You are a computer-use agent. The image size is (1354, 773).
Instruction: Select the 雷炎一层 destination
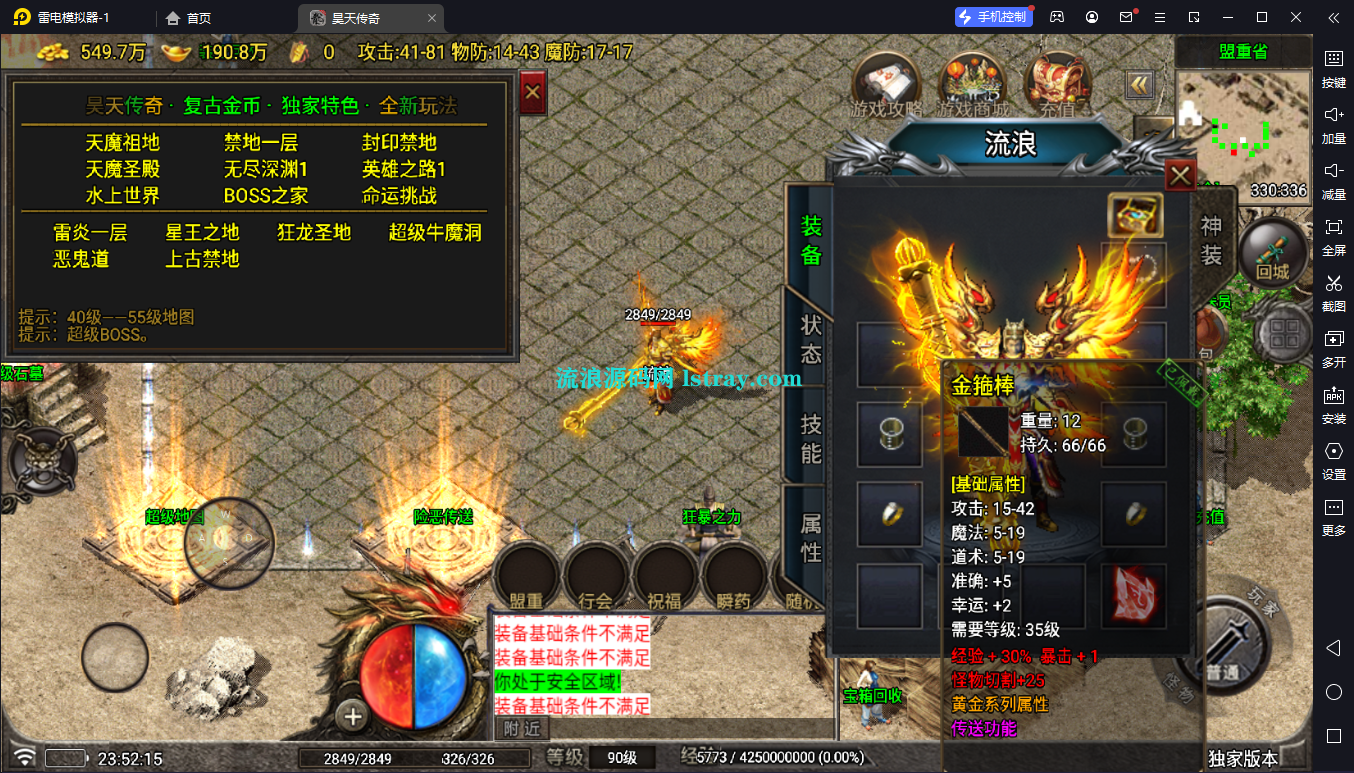[x=91, y=233]
